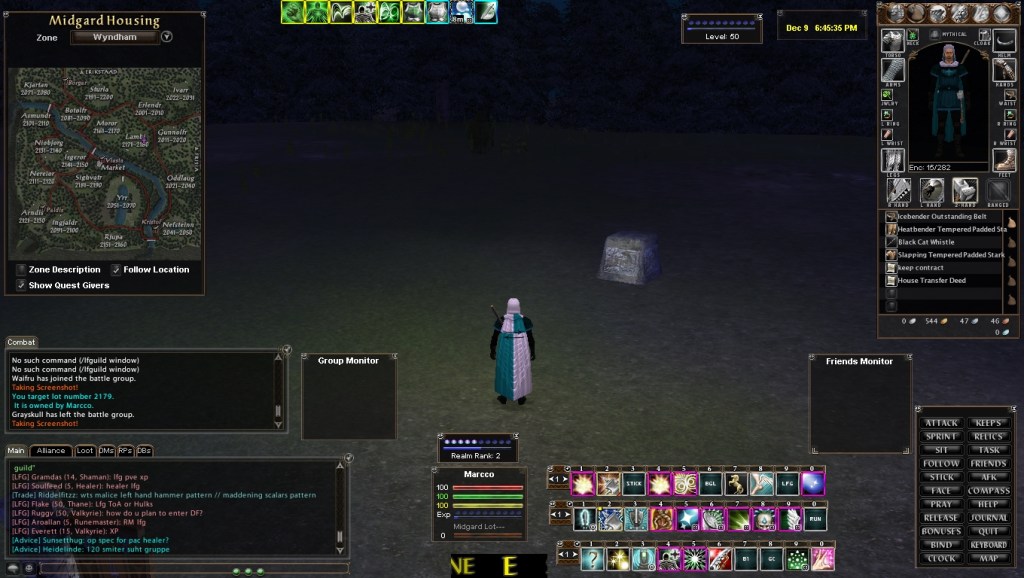Screen dimensions: 1024x578
Task: Use the STICK hotbar macro
Action: click(x=634, y=484)
